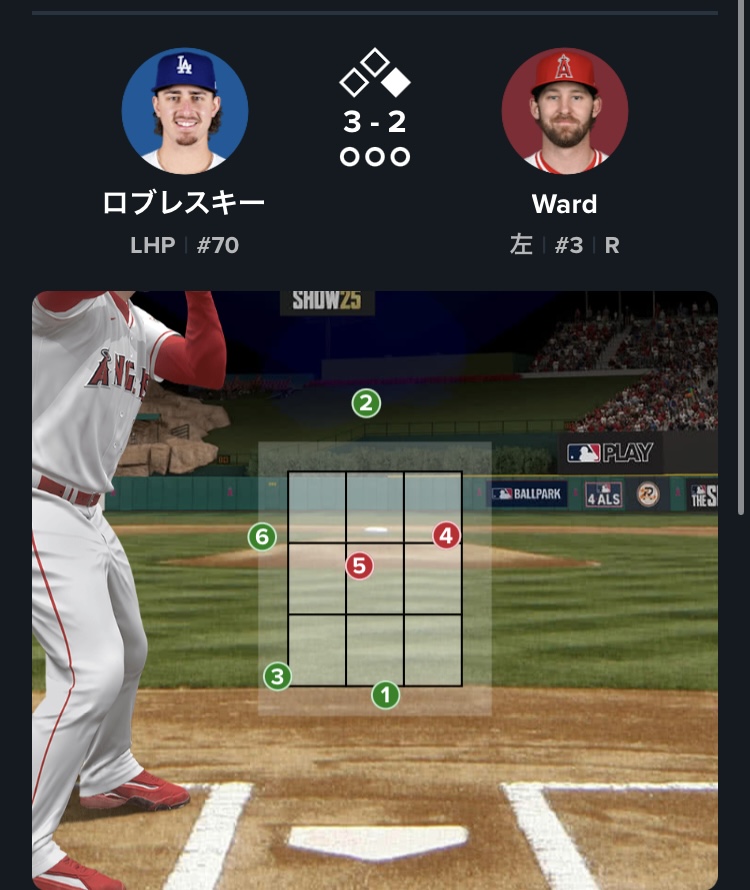Open batter Ward's profile photo
The width and height of the screenshot is (750, 890).
point(564,110)
